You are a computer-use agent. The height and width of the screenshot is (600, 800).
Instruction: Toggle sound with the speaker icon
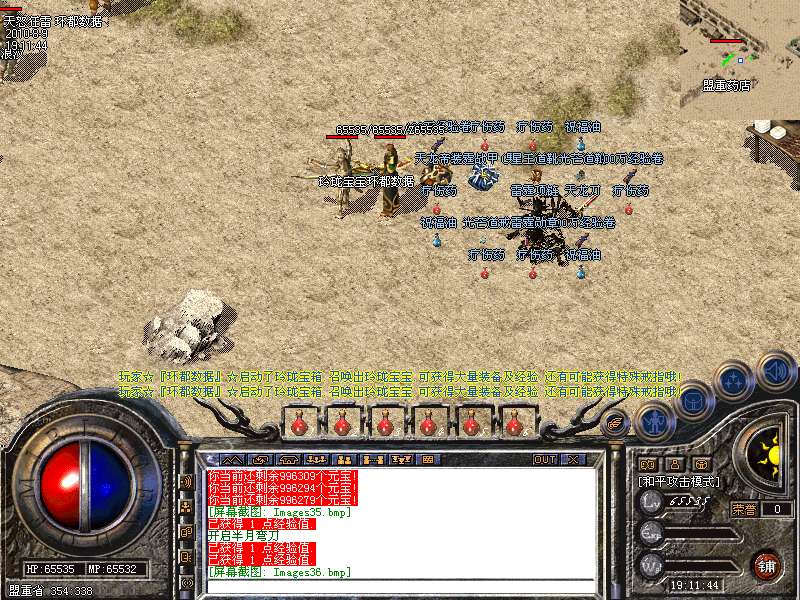tap(776, 371)
